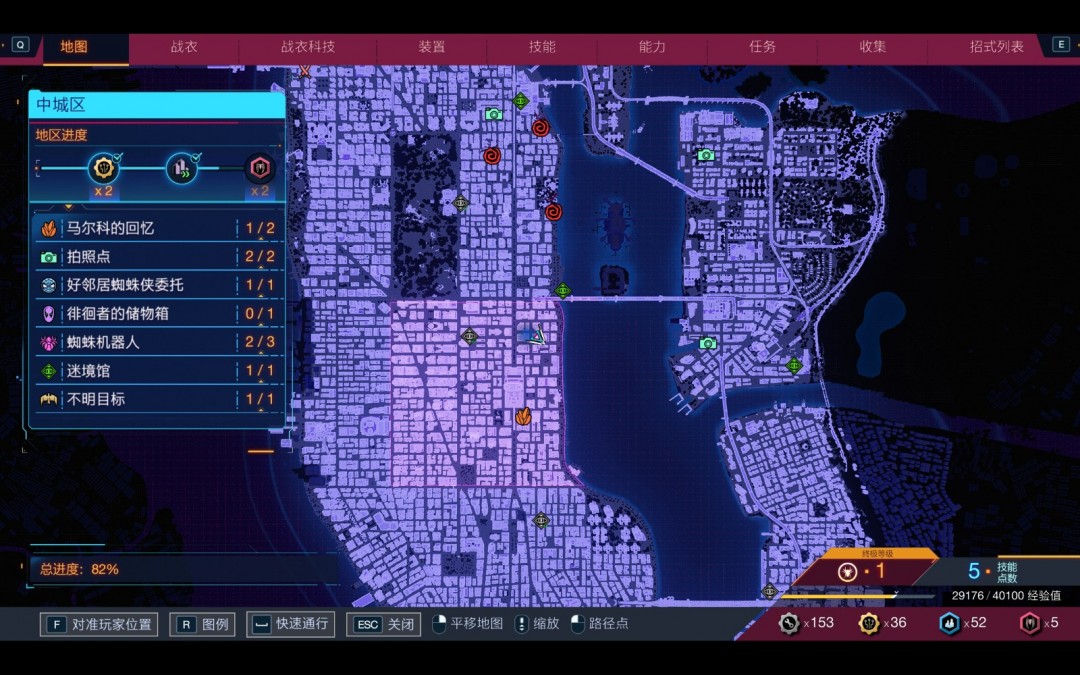
Task: Select the 地图 tab
Action: tap(74, 47)
